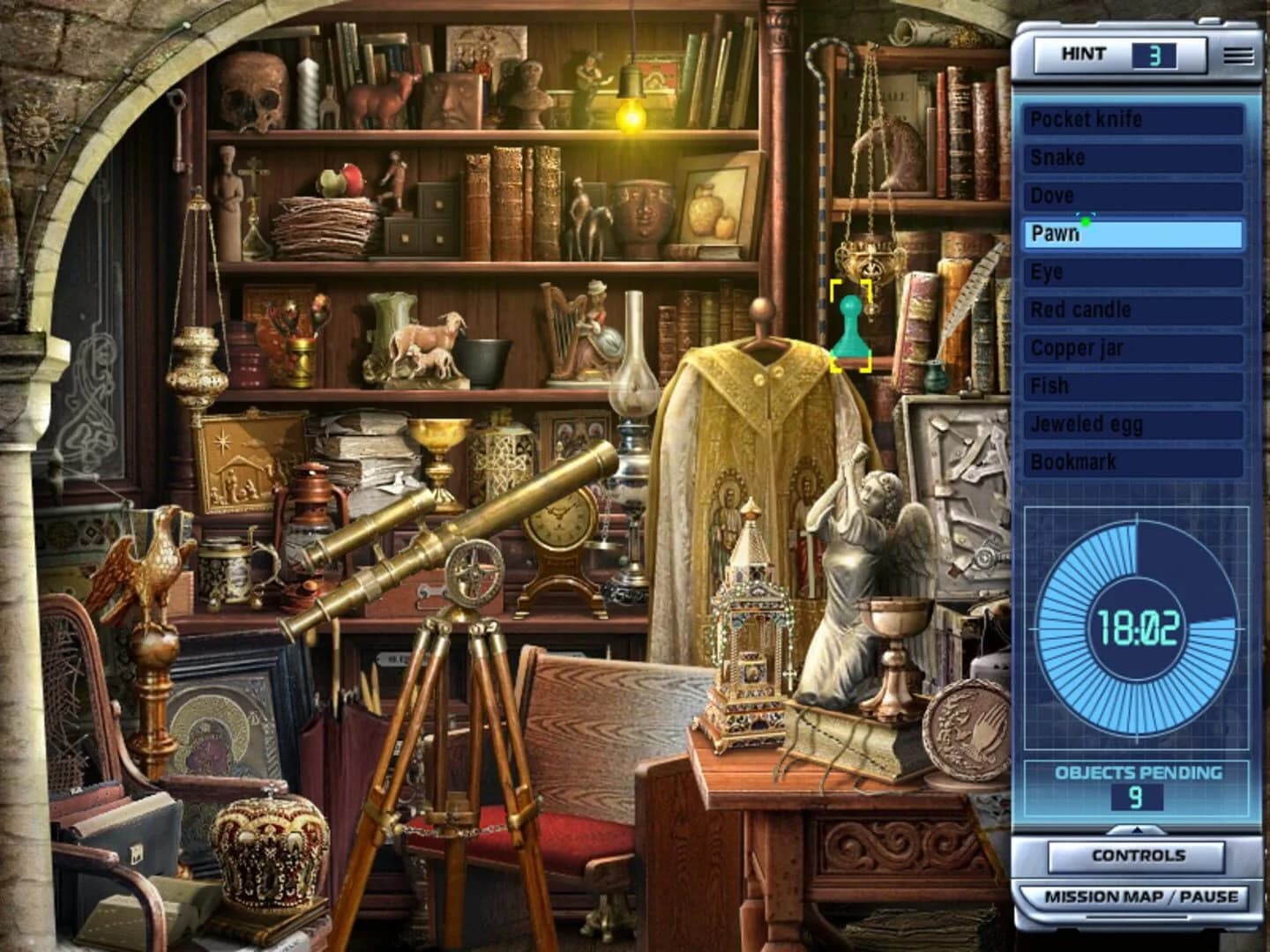Screen dimensions: 1270x952
Task: Click the 'Dove' entry in the list
Action: [1133, 196]
